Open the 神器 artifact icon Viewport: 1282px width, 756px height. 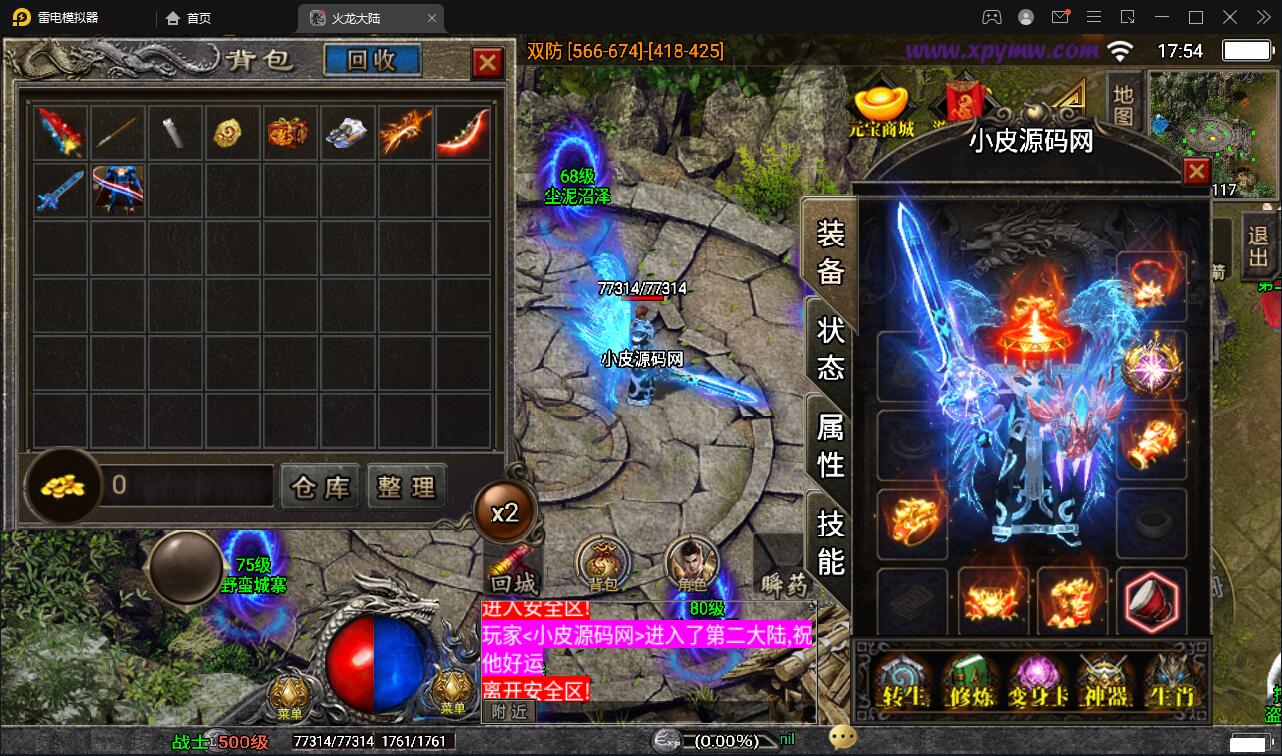click(1105, 682)
